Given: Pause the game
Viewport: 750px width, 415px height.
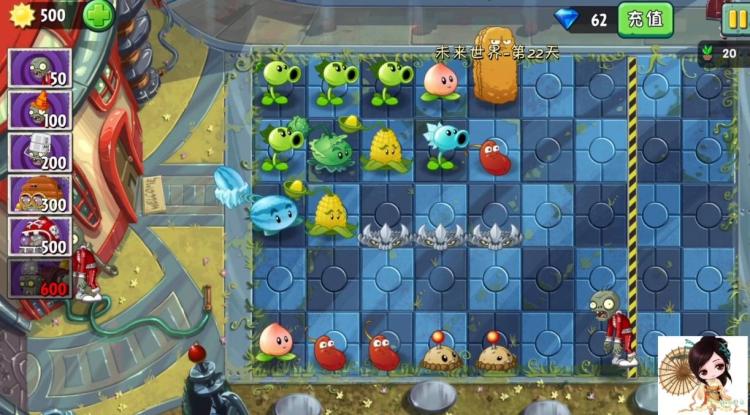Looking at the screenshot, I should (x=736, y=16).
